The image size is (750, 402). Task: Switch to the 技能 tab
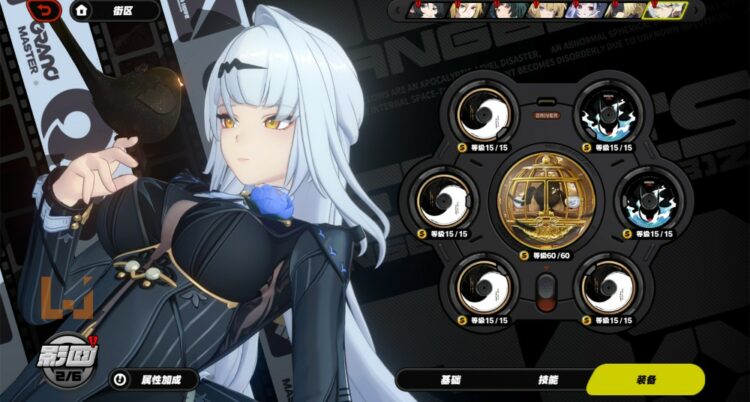tap(547, 381)
